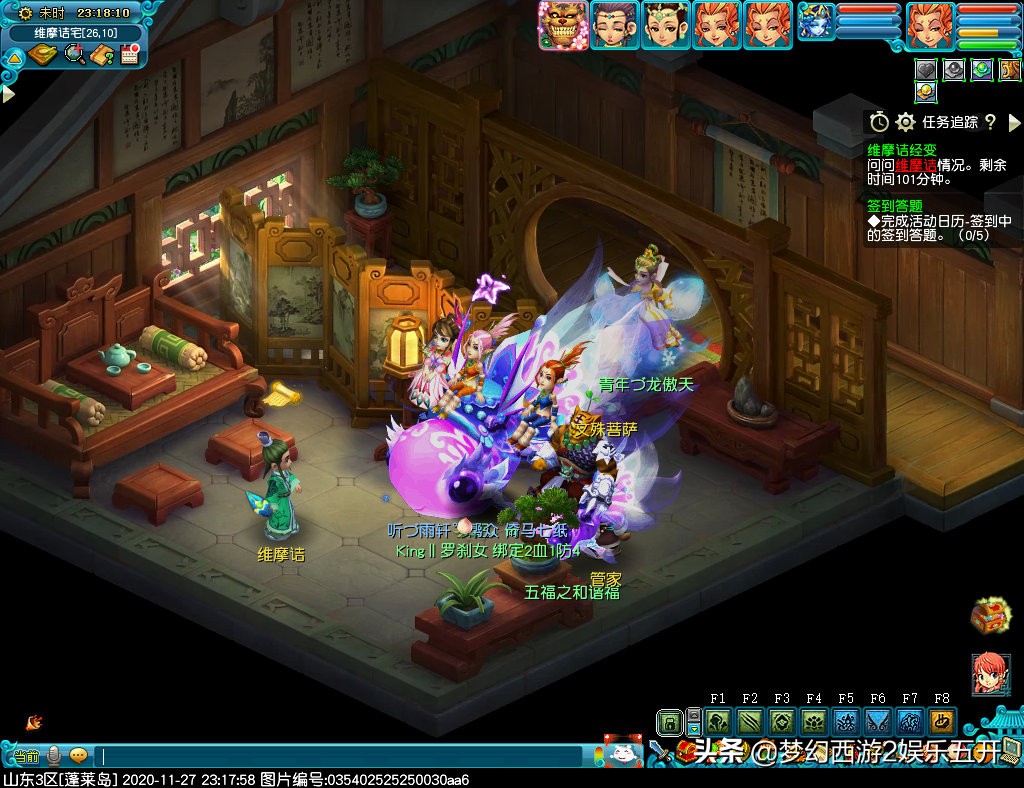Open the treasure chest icon on the right

(x=990, y=615)
